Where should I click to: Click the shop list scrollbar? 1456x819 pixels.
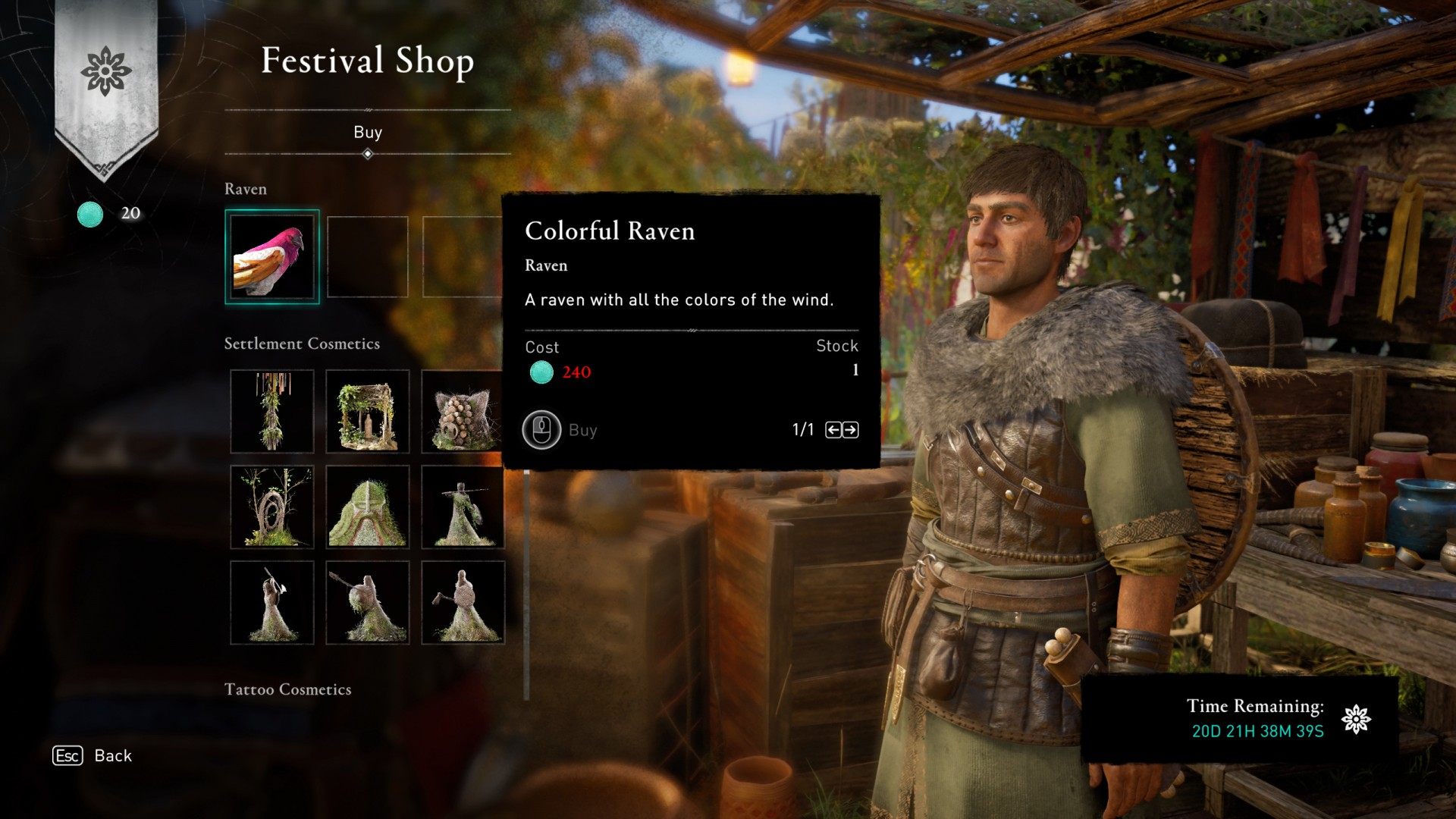[x=526, y=584]
